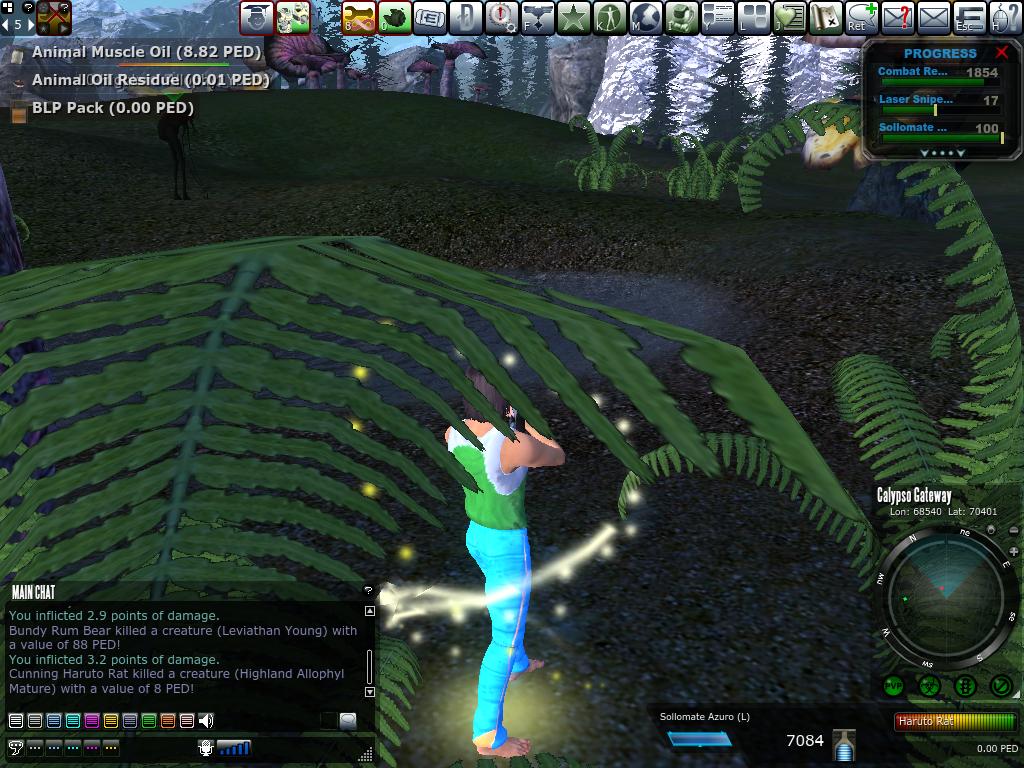Close the Progress panel with the red X

pyautogui.click(x=1002, y=53)
